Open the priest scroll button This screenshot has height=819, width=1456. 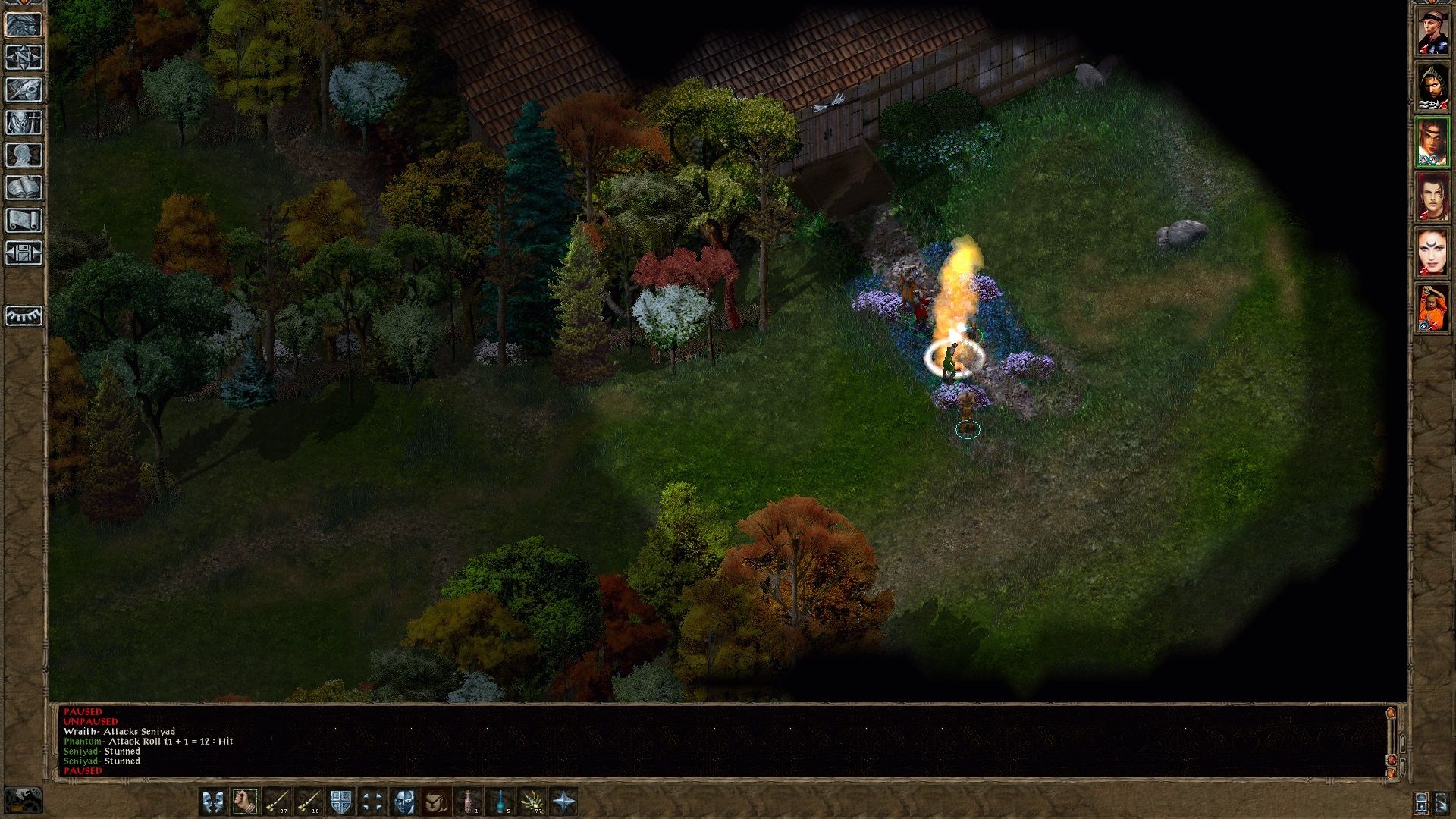(x=24, y=221)
